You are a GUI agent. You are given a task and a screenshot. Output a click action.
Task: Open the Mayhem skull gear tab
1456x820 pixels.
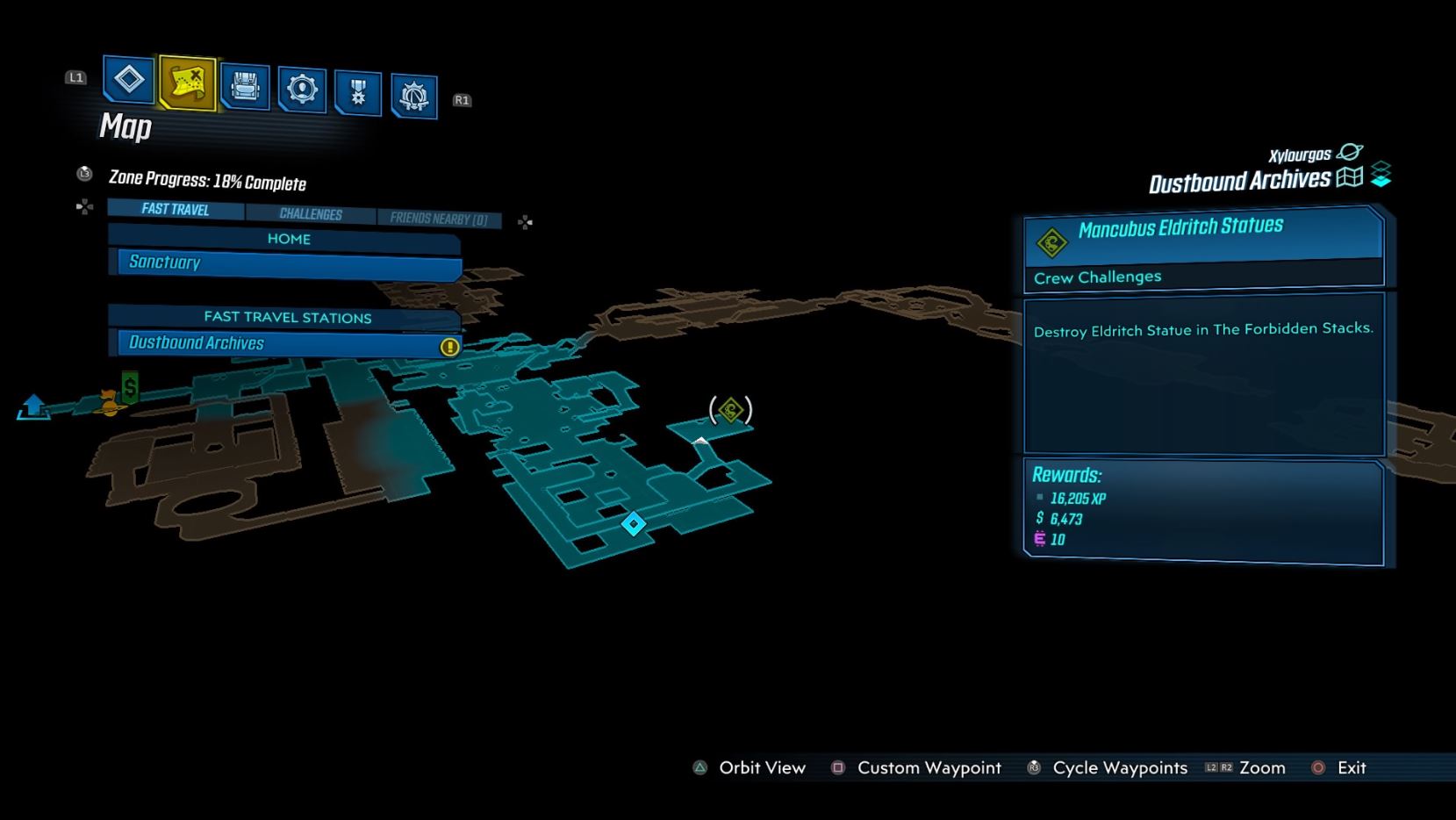tap(413, 96)
